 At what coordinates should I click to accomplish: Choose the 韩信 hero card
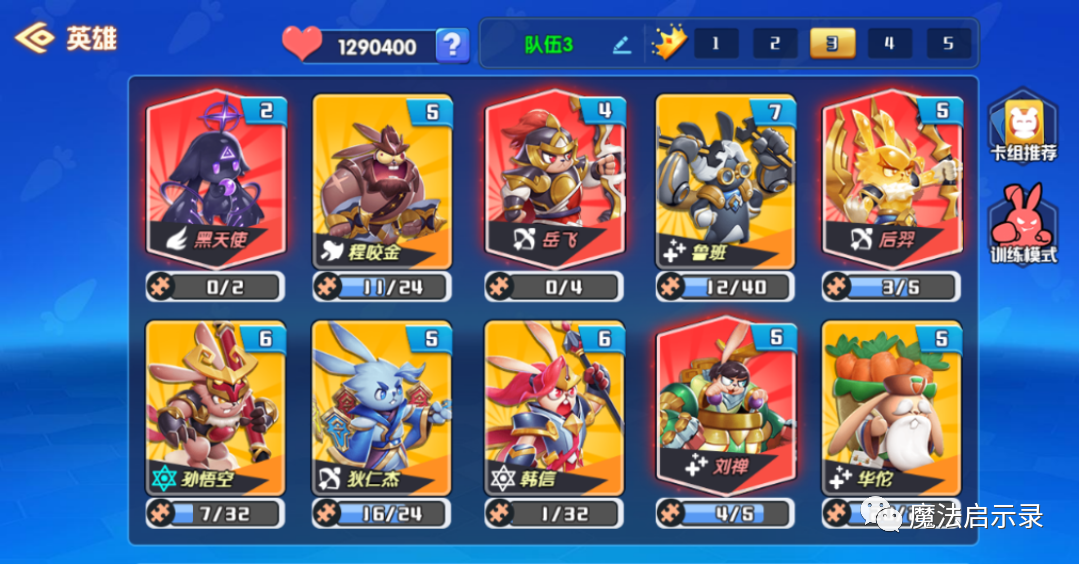pos(555,407)
